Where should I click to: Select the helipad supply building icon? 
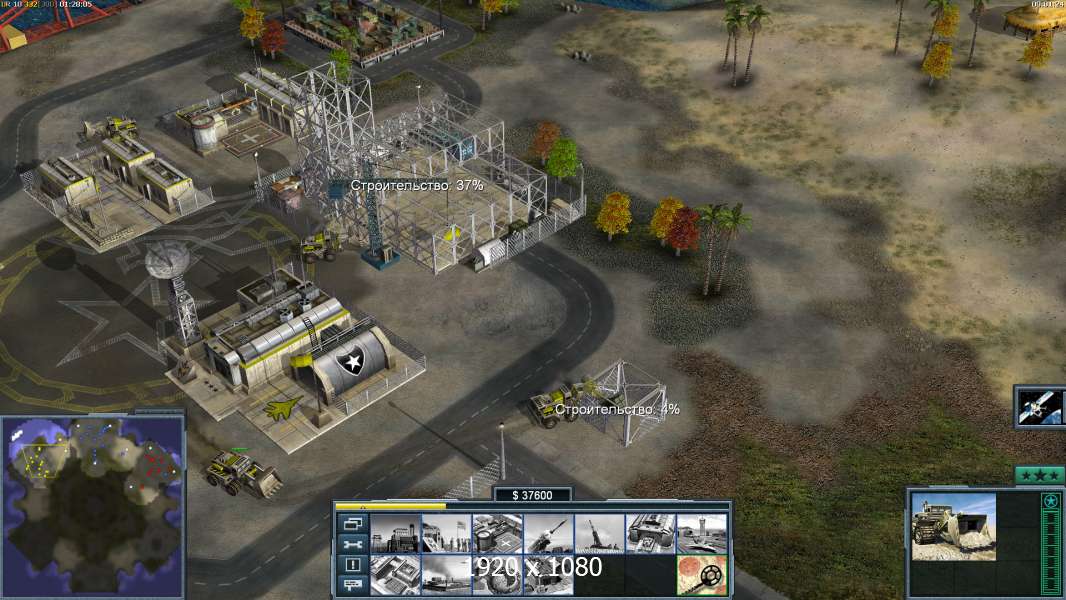tap(497, 534)
